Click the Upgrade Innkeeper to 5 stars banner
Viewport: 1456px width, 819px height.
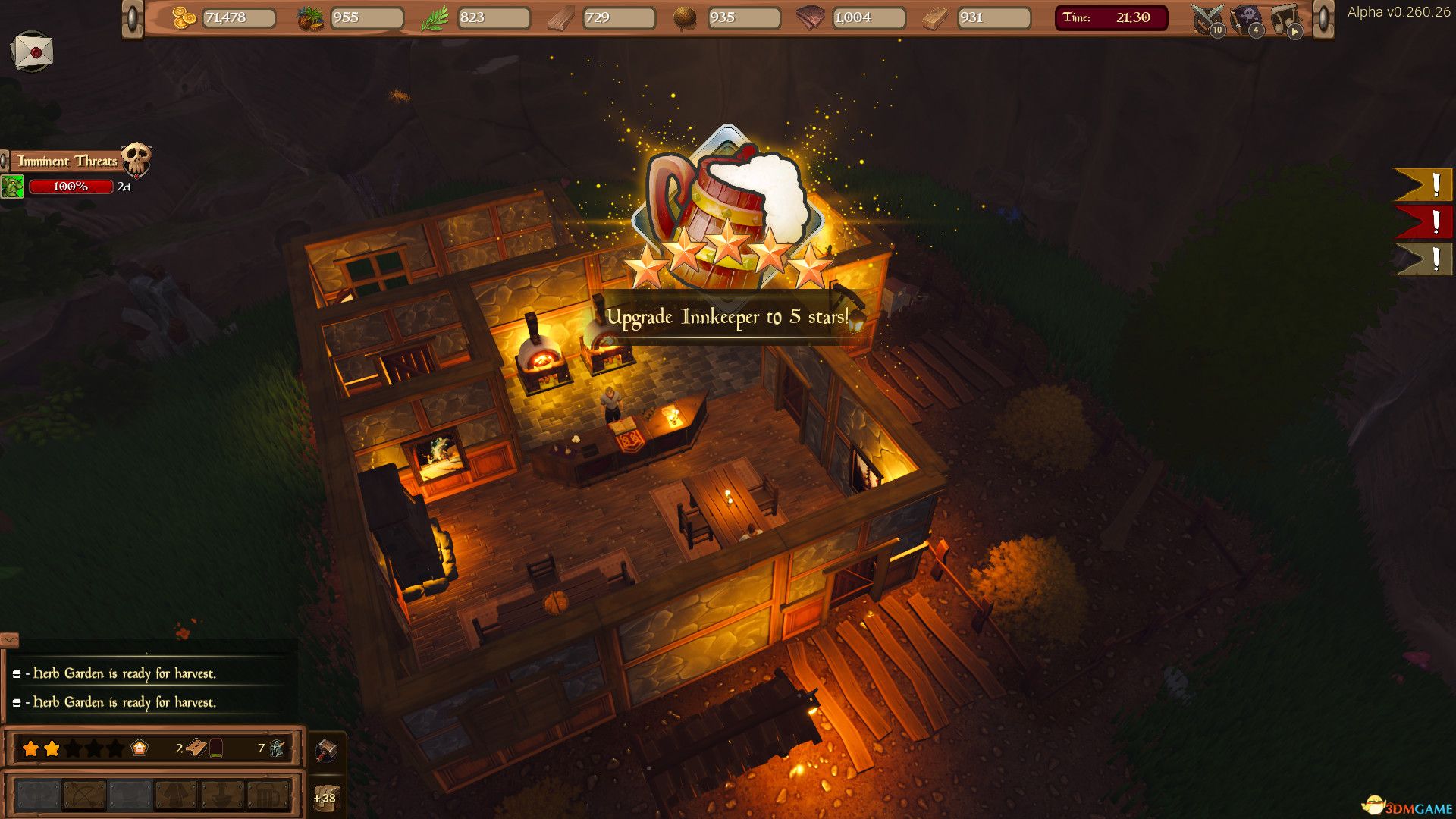(x=726, y=317)
